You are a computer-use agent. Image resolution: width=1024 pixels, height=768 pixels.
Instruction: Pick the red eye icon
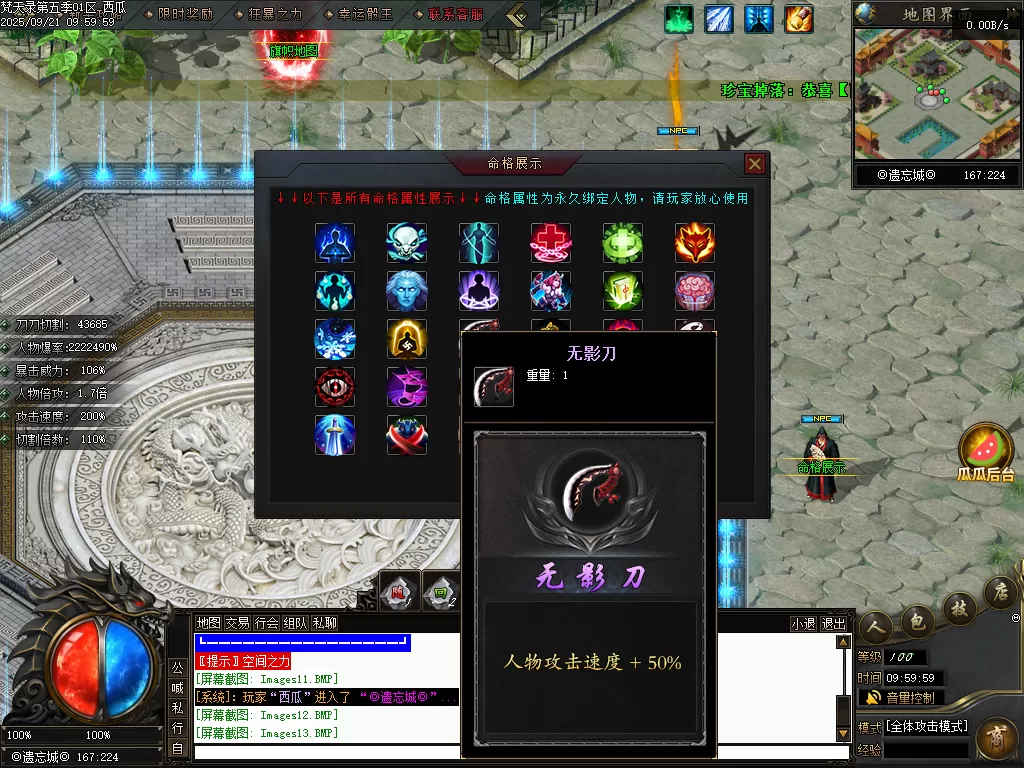coord(335,387)
